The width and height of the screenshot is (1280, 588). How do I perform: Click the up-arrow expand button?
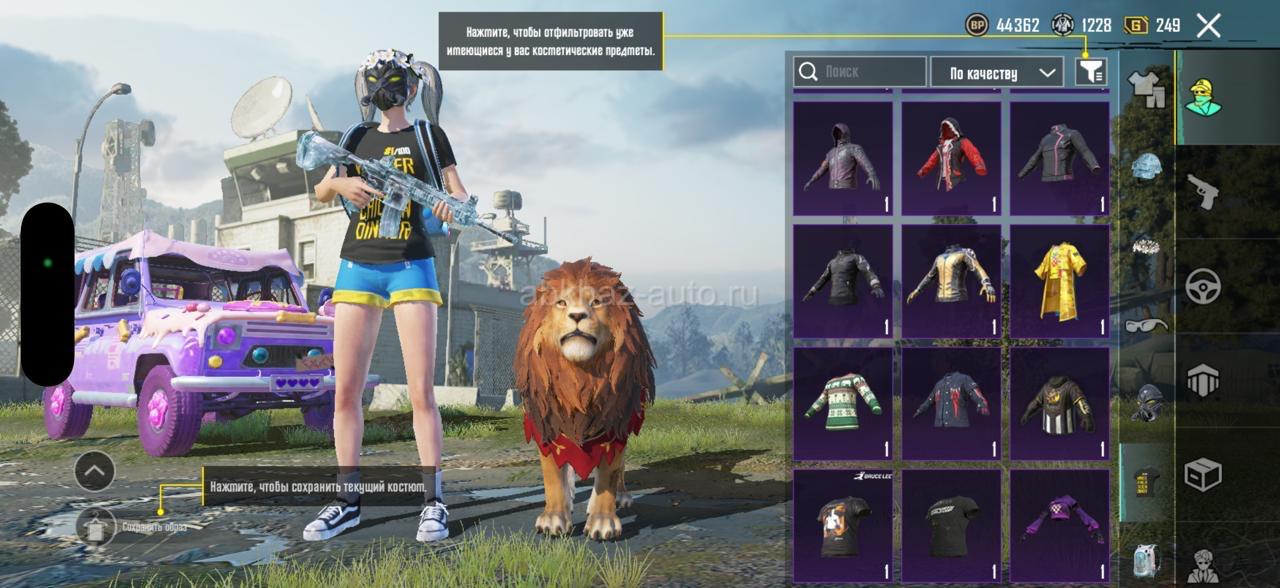(95, 470)
